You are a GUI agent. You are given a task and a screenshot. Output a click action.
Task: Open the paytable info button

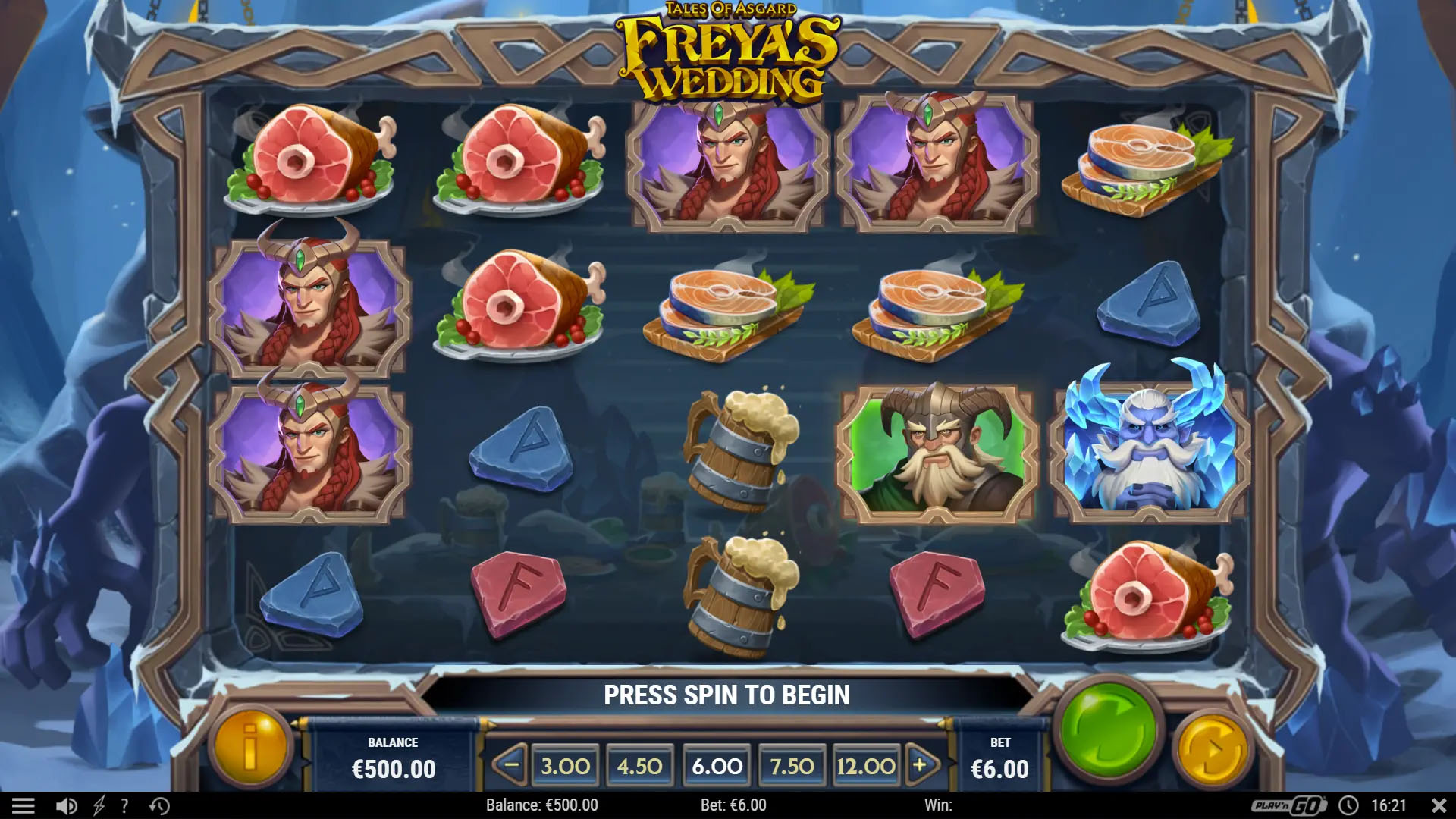pyautogui.click(x=249, y=746)
